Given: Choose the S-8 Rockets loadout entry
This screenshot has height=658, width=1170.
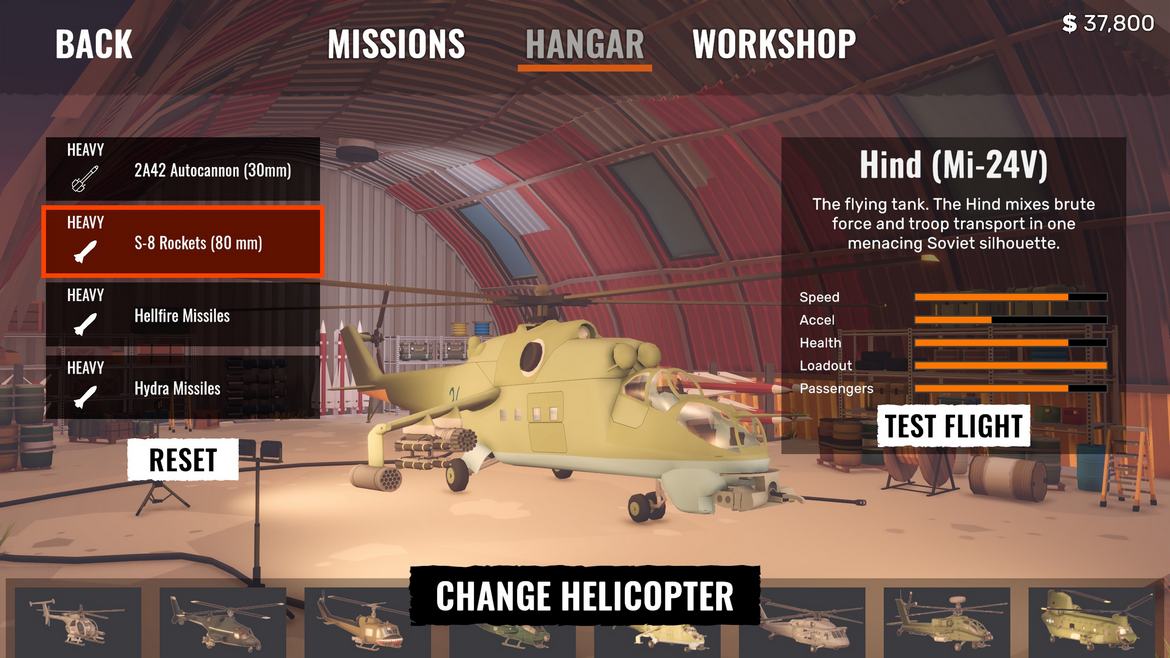Looking at the screenshot, I should click(181, 242).
